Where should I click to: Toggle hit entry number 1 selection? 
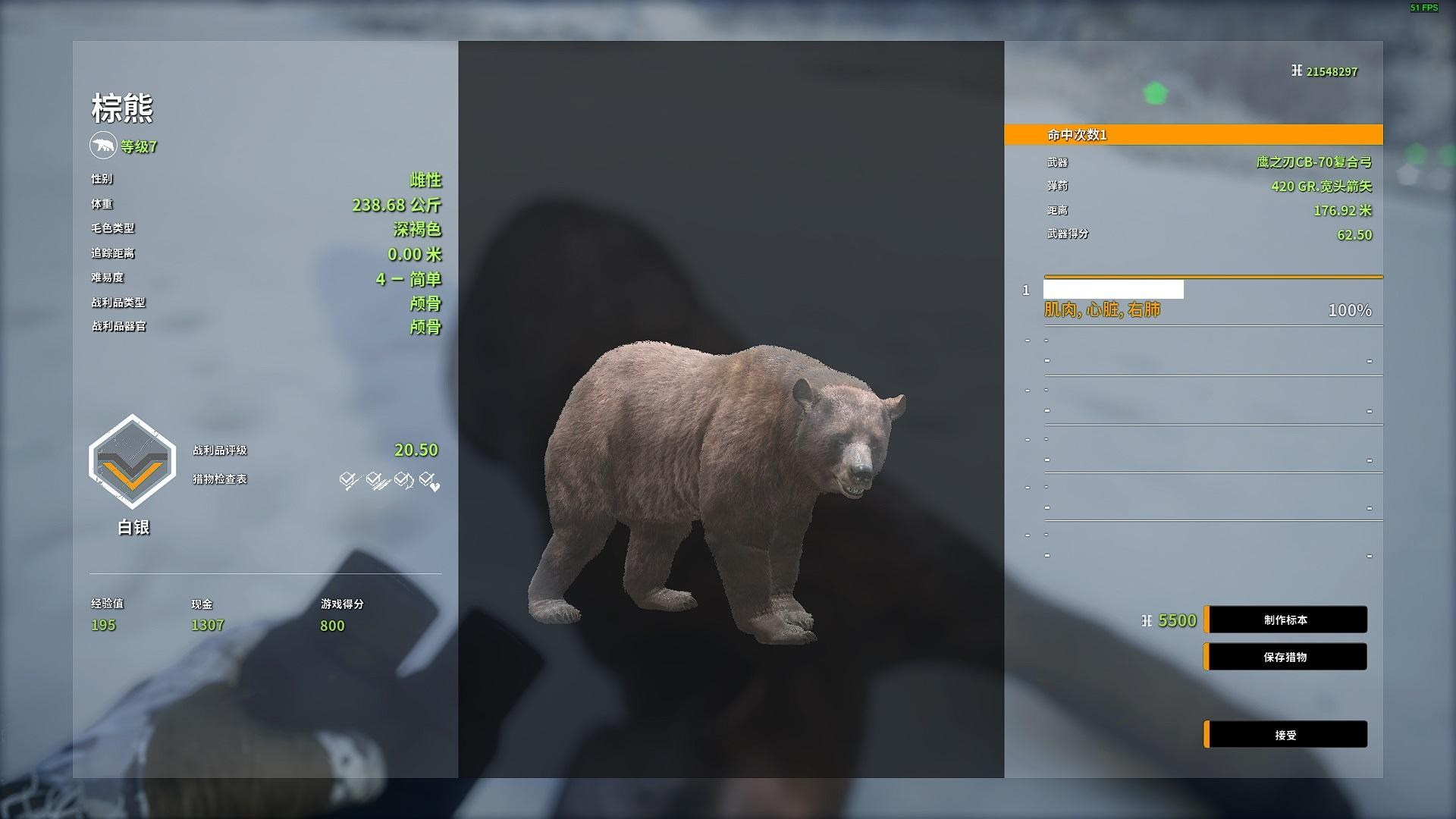tap(1028, 289)
